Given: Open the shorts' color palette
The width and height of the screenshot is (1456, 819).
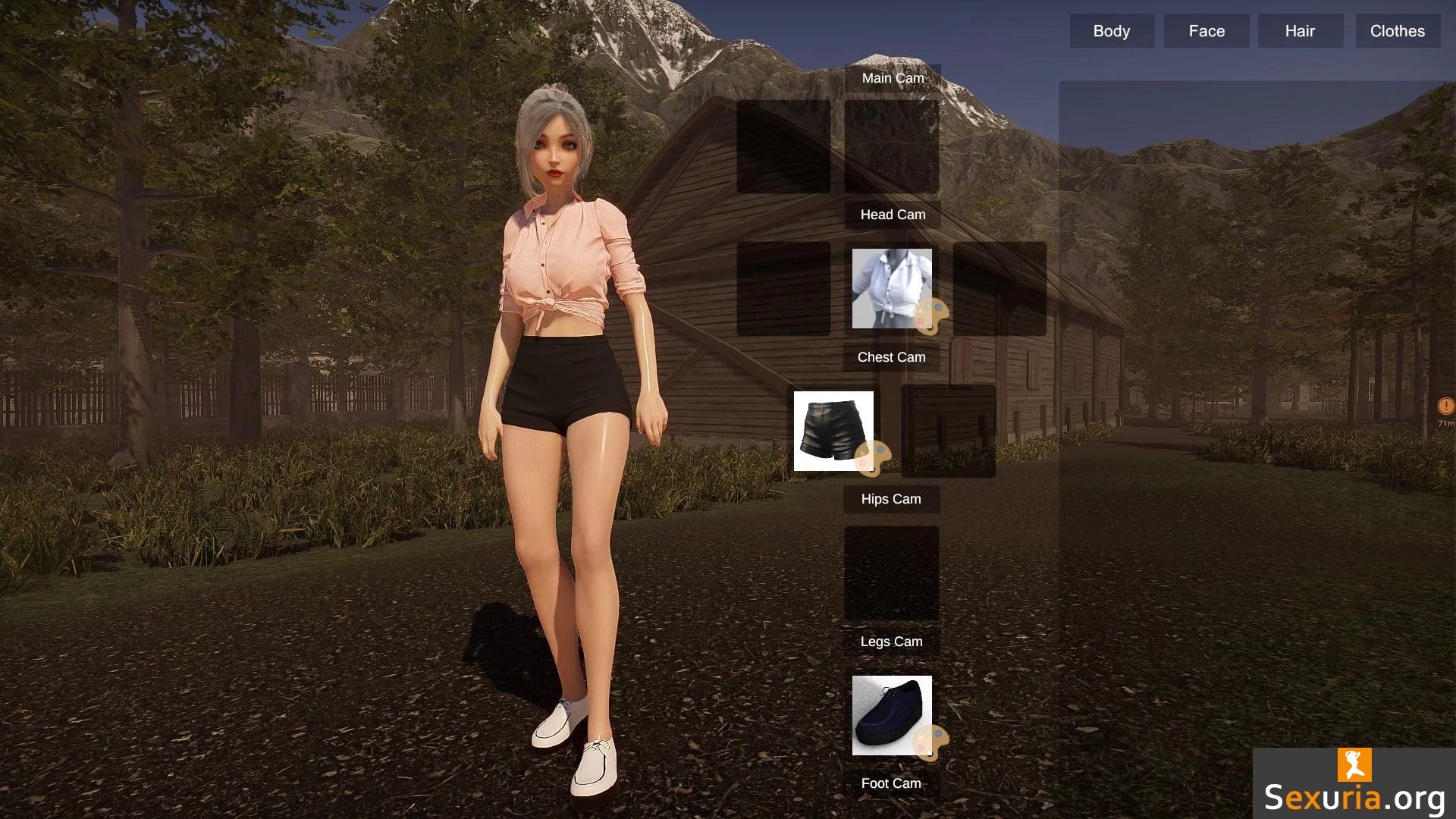Looking at the screenshot, I should point(872,458).
